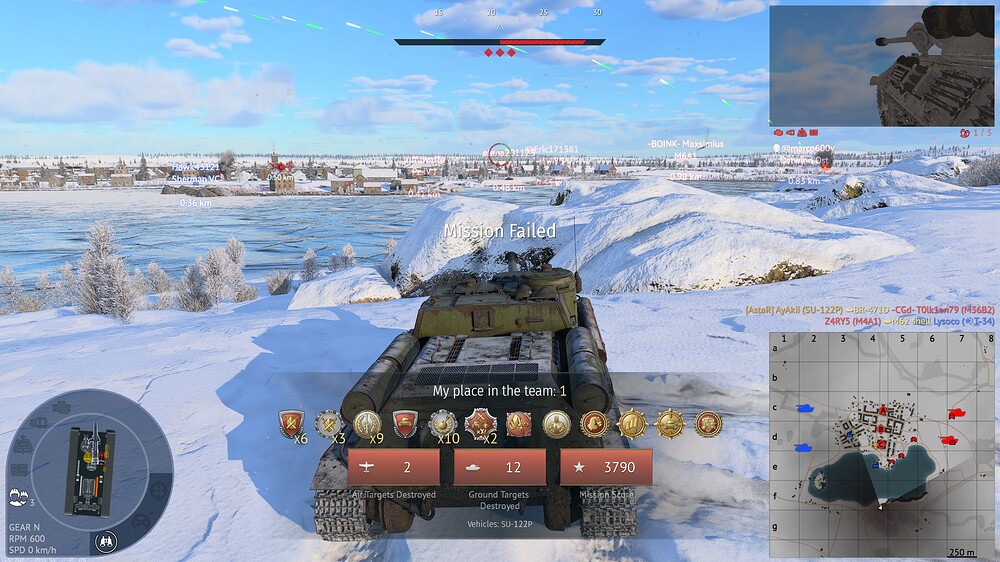1000x562 pixels.
Task: Choose the red star award with x2
Action: point(480,425)
